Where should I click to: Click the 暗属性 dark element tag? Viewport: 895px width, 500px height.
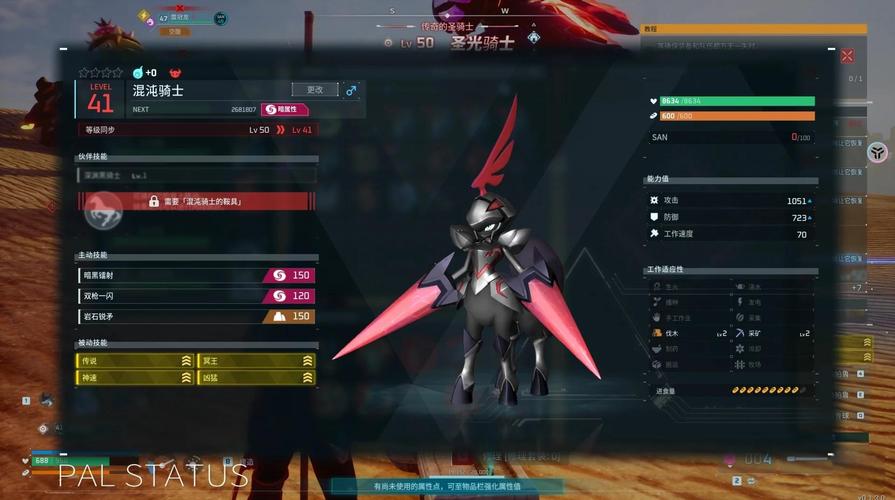pos(285,109)
